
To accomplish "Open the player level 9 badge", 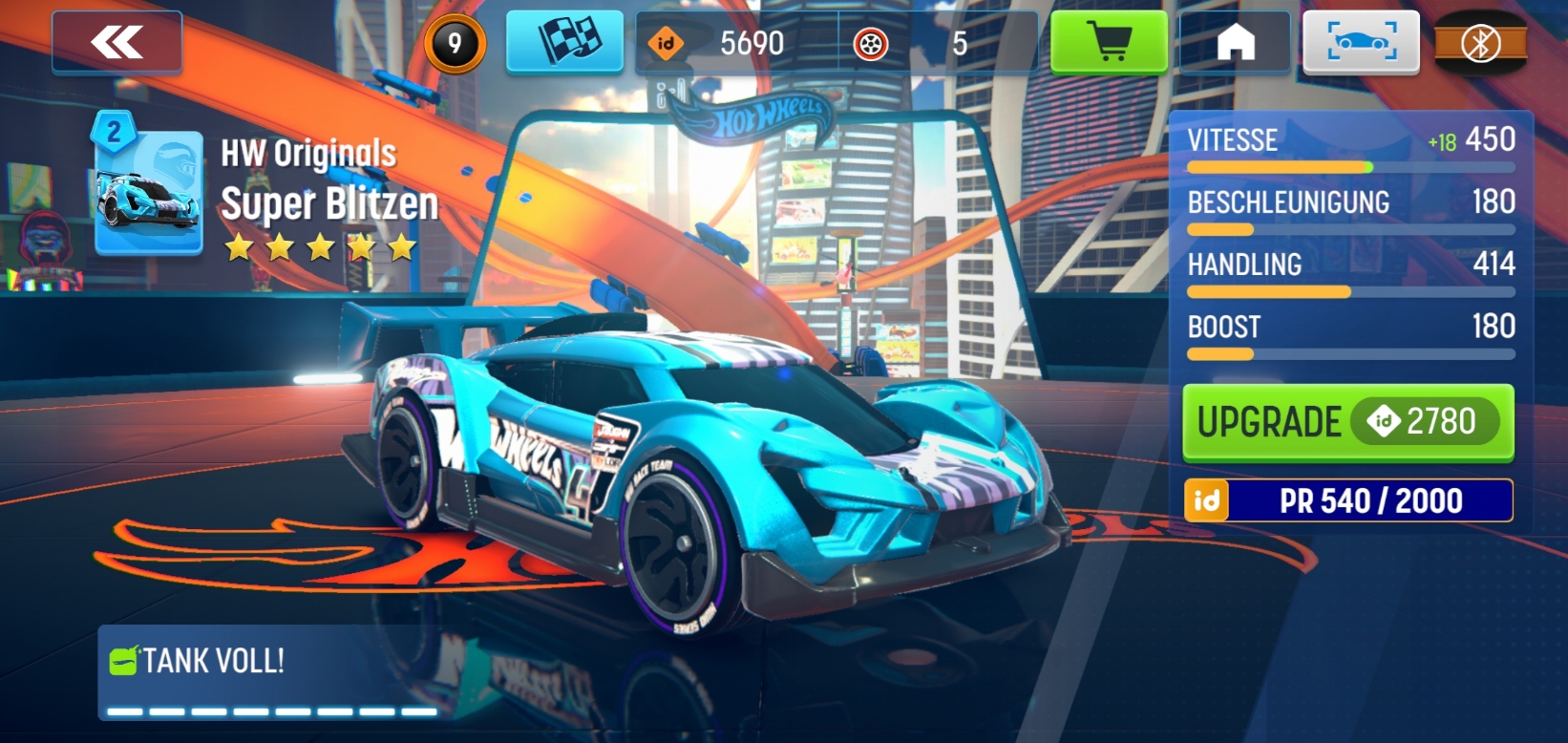I will pyautogui.click(x=455, y=43).
